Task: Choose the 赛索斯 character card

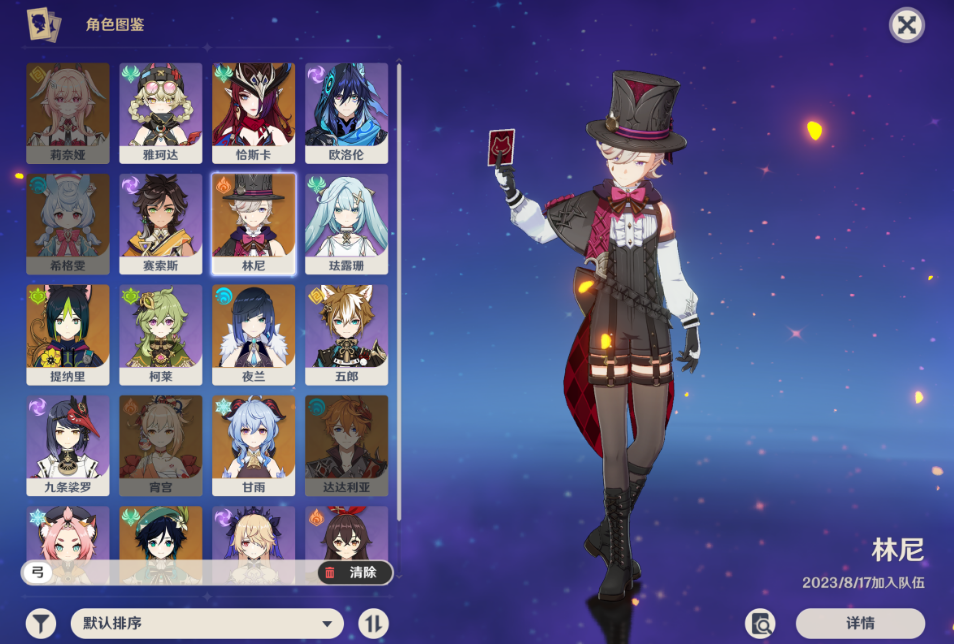Action: point(161,224)
